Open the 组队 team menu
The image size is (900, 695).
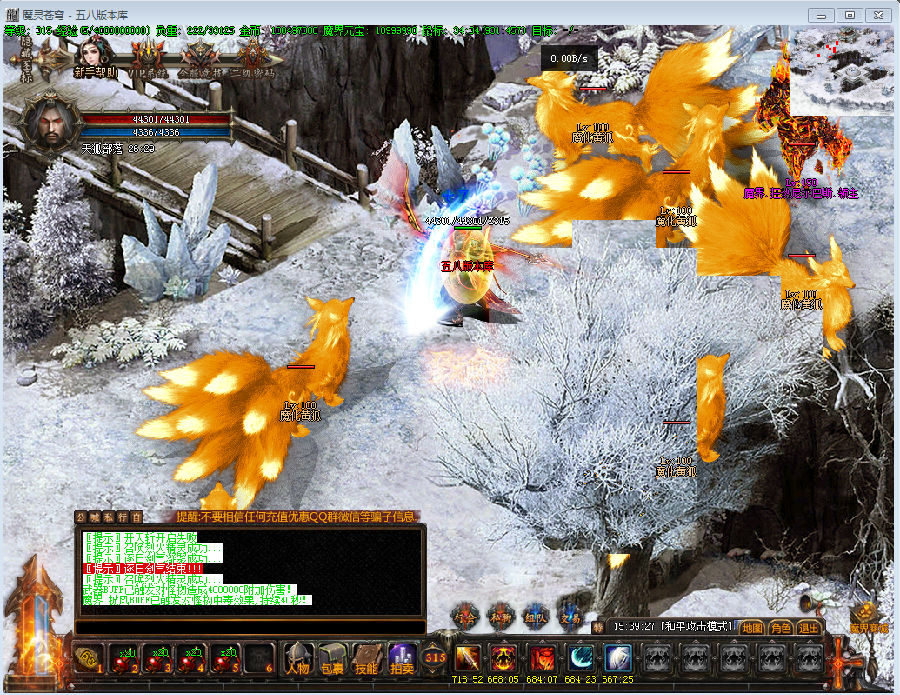536,615
